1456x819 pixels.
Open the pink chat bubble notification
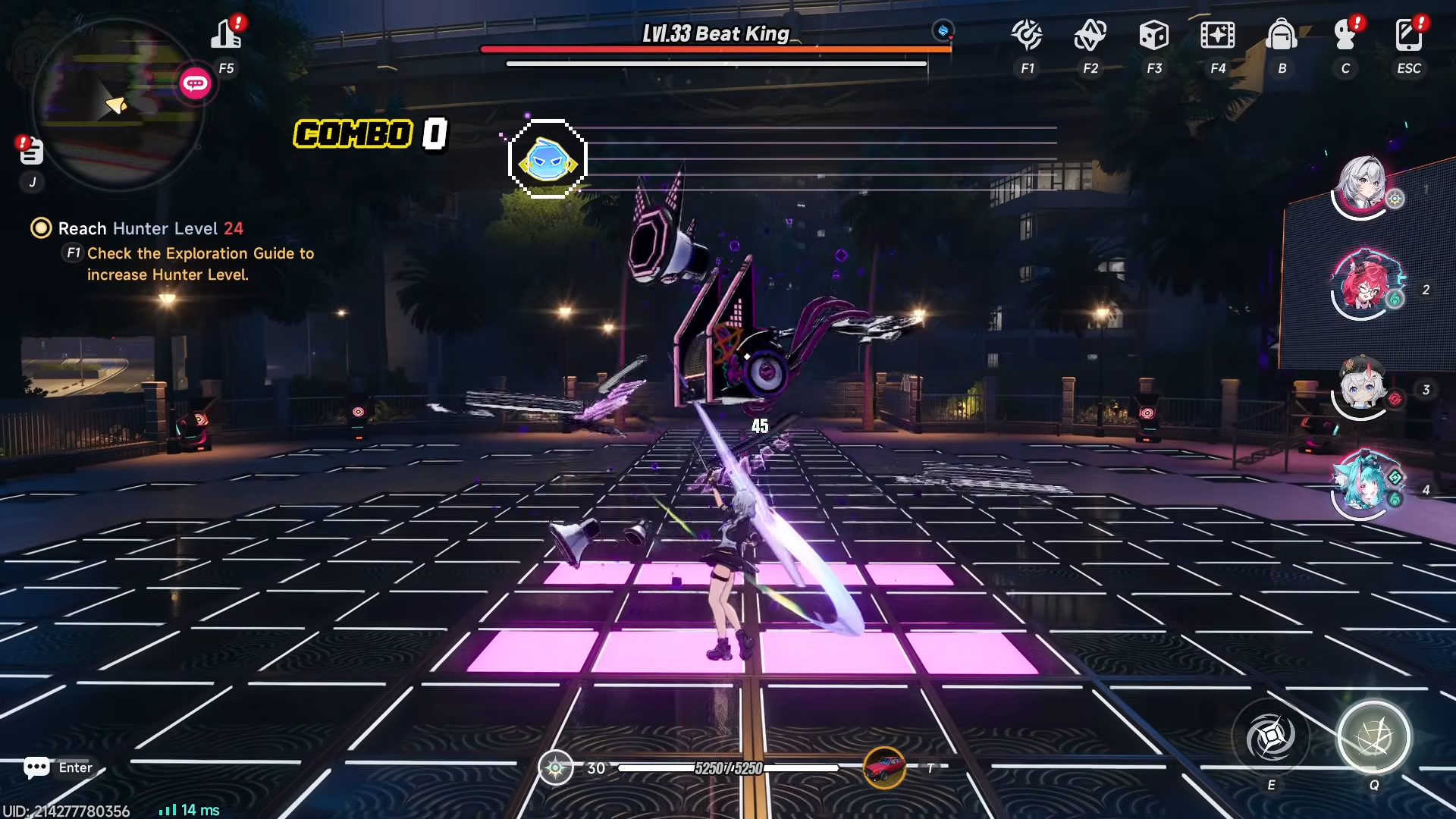[x=195, y=83]
